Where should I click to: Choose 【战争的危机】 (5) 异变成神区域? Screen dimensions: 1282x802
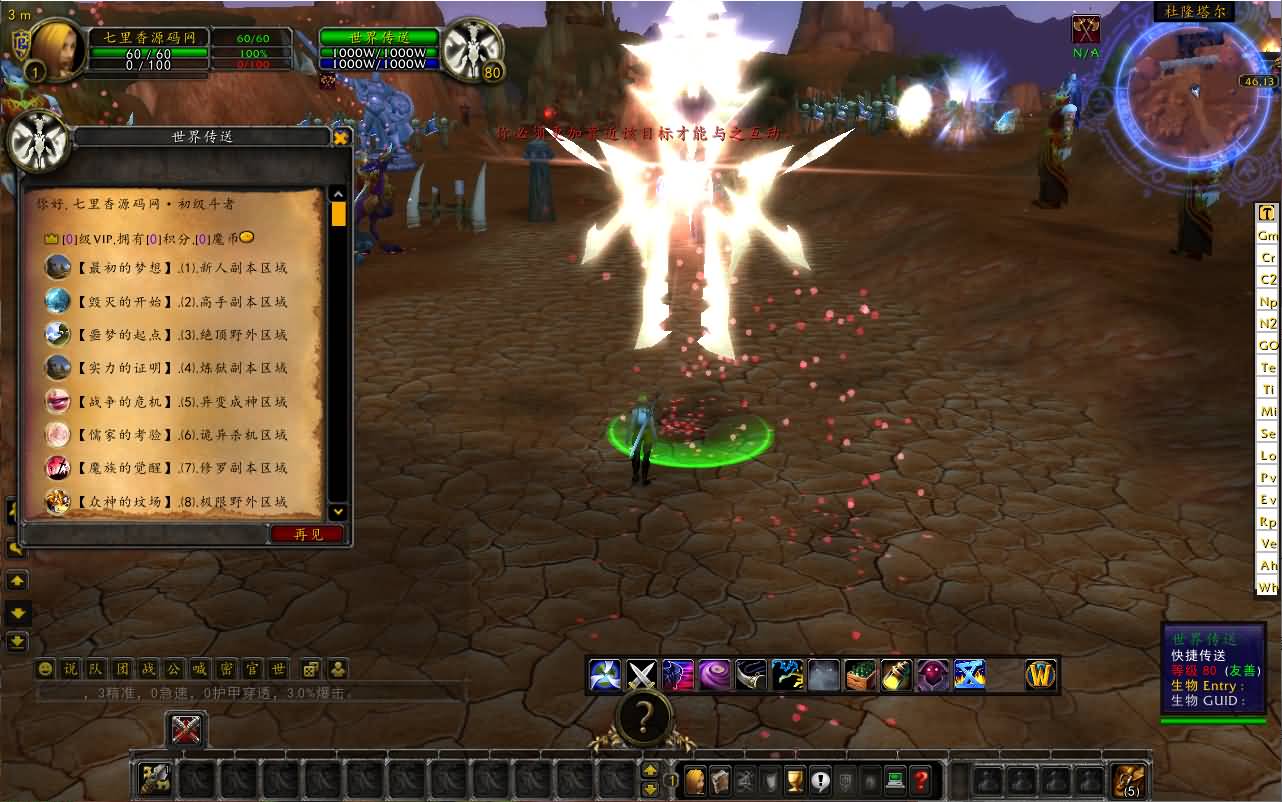[180, 401]
